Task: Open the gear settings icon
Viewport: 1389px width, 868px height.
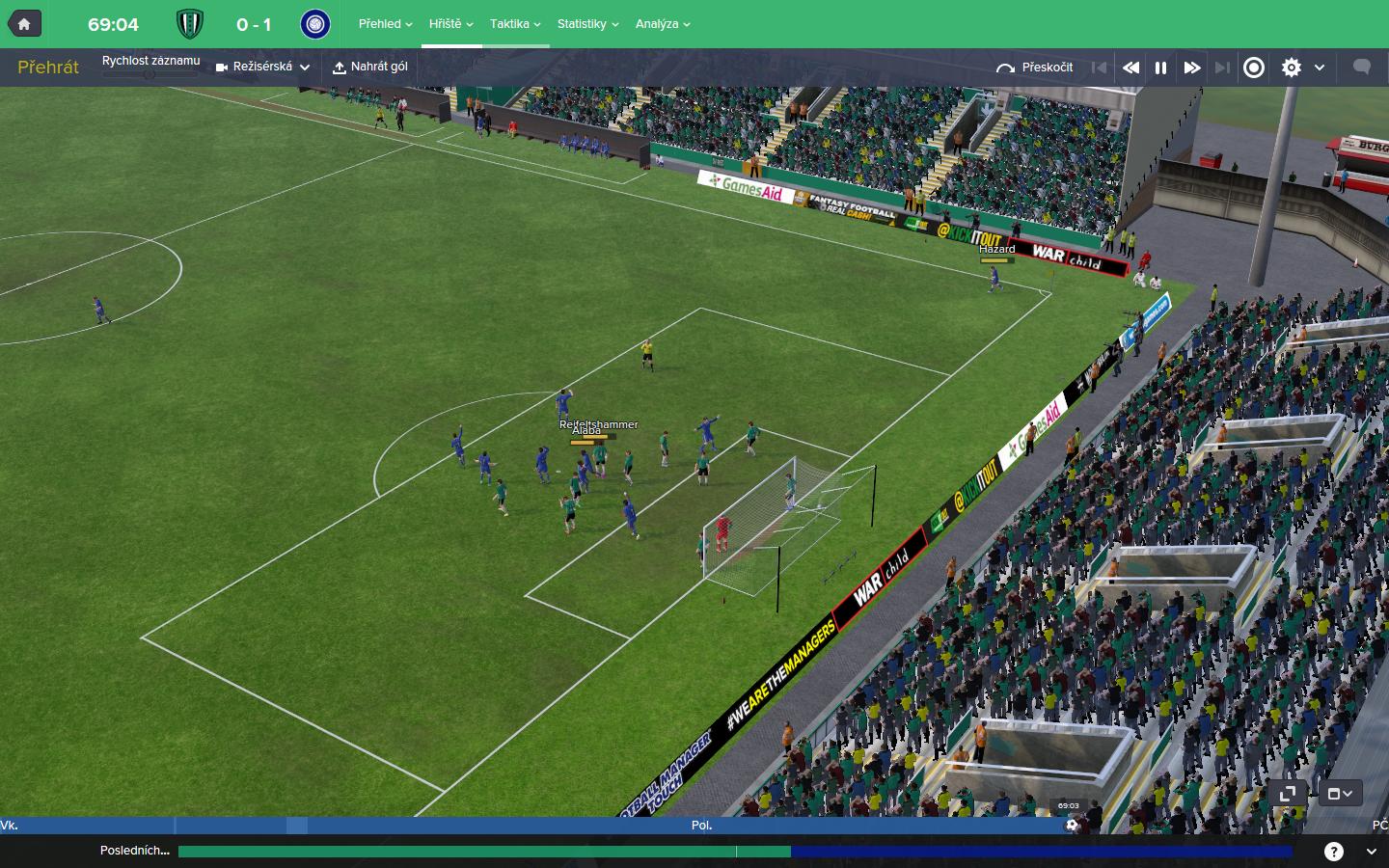Action: tap(1292, 68)
